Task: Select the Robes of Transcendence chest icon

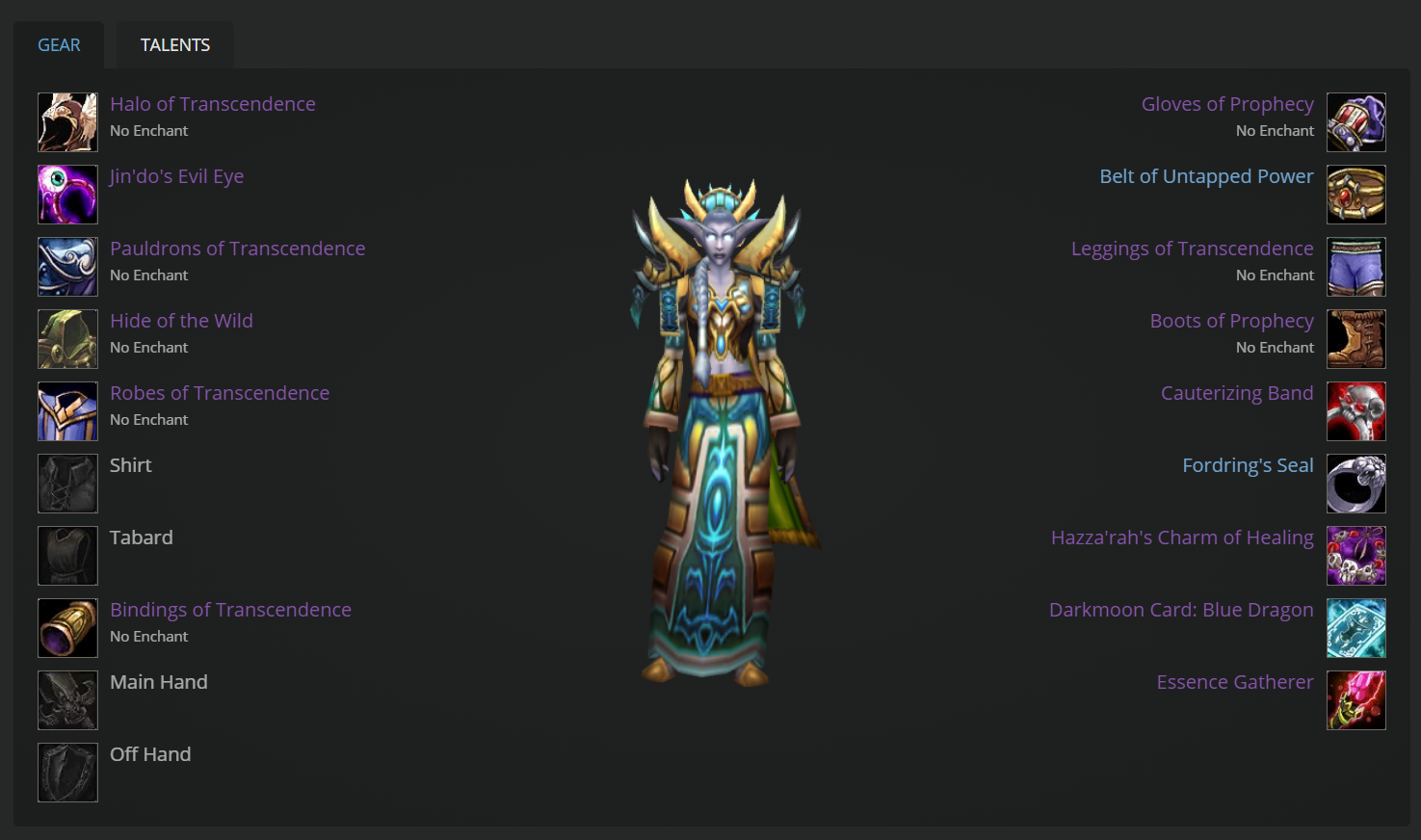Action: 66,410
